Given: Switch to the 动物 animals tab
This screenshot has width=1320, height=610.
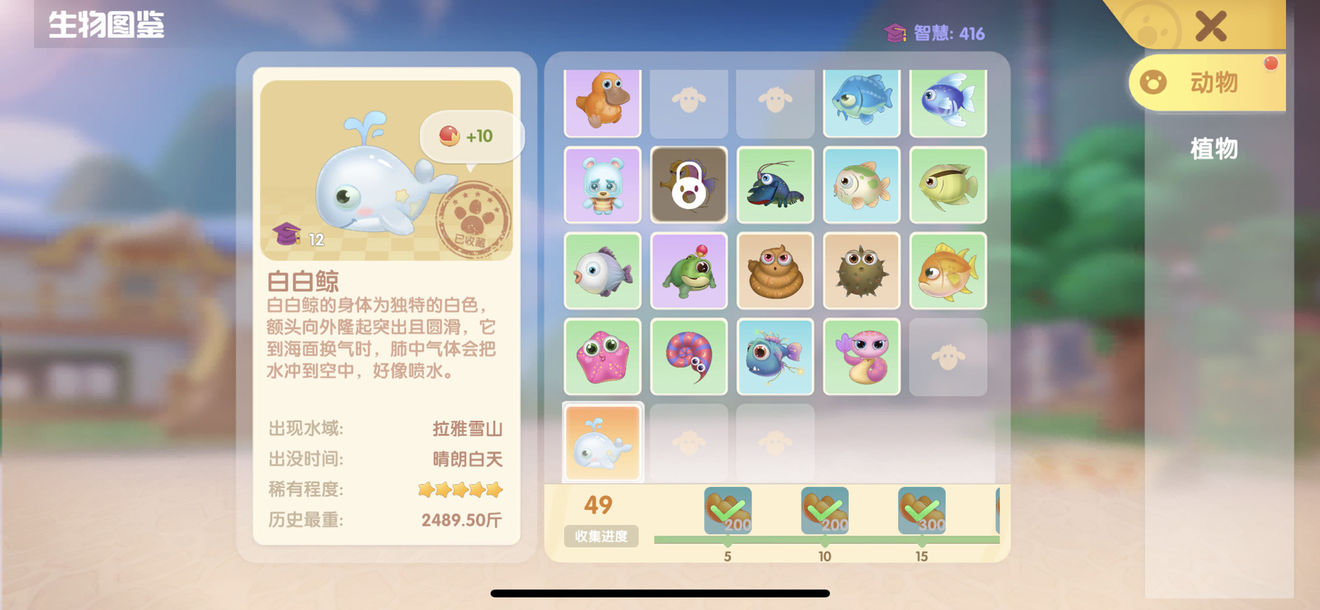Looking at the screenshot, I should pyautogui.click(x=1207, y=83).
